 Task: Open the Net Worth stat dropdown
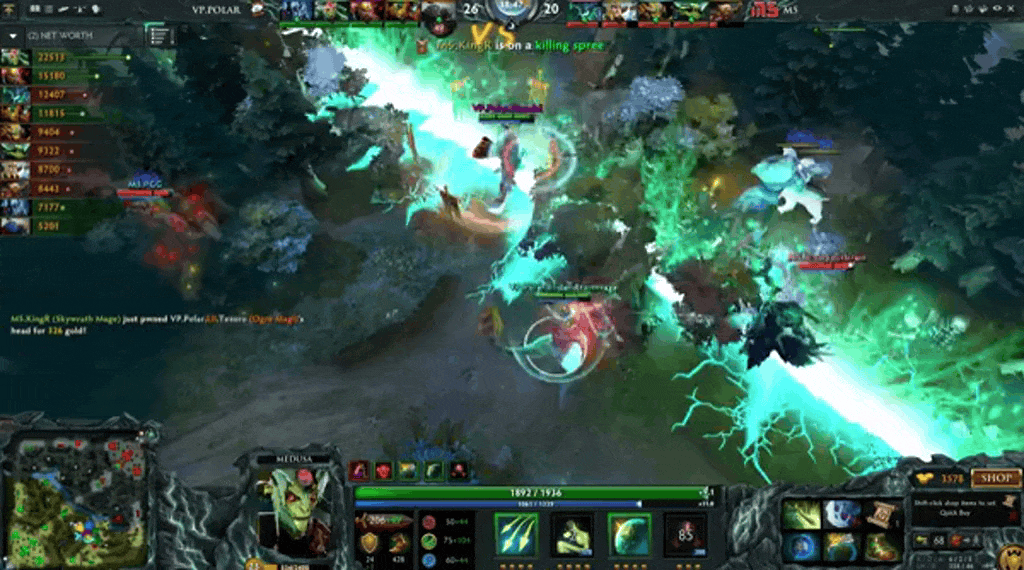[x=14, y=34]
